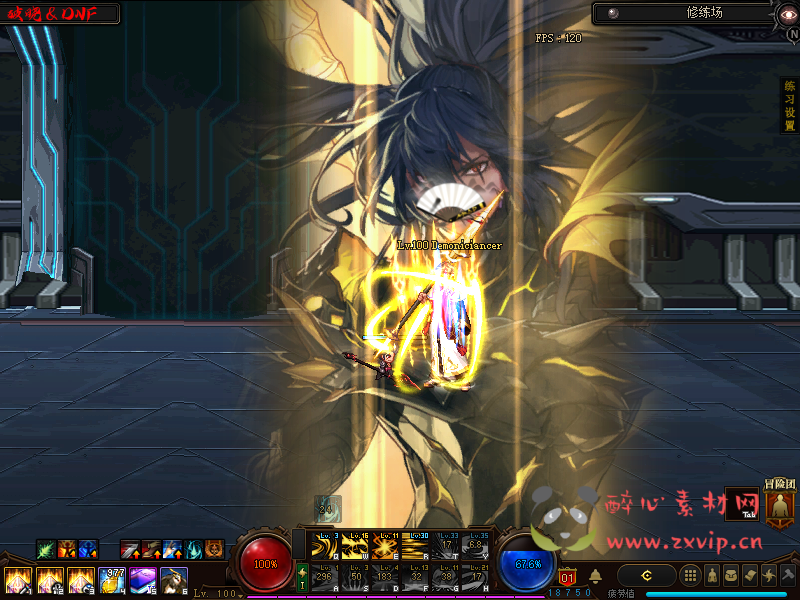Open the character info silhouette button
This screenshot has height=600, width=800.
pyautogui.click(x=710, y=575)
